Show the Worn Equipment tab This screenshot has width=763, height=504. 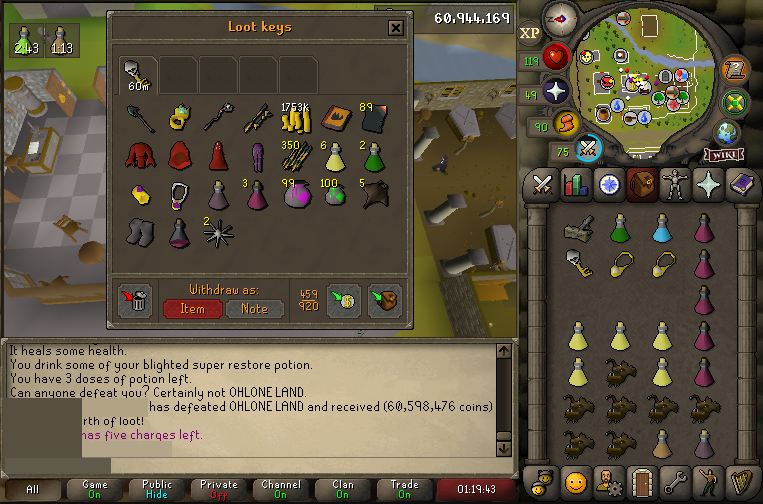pos(676,185)
